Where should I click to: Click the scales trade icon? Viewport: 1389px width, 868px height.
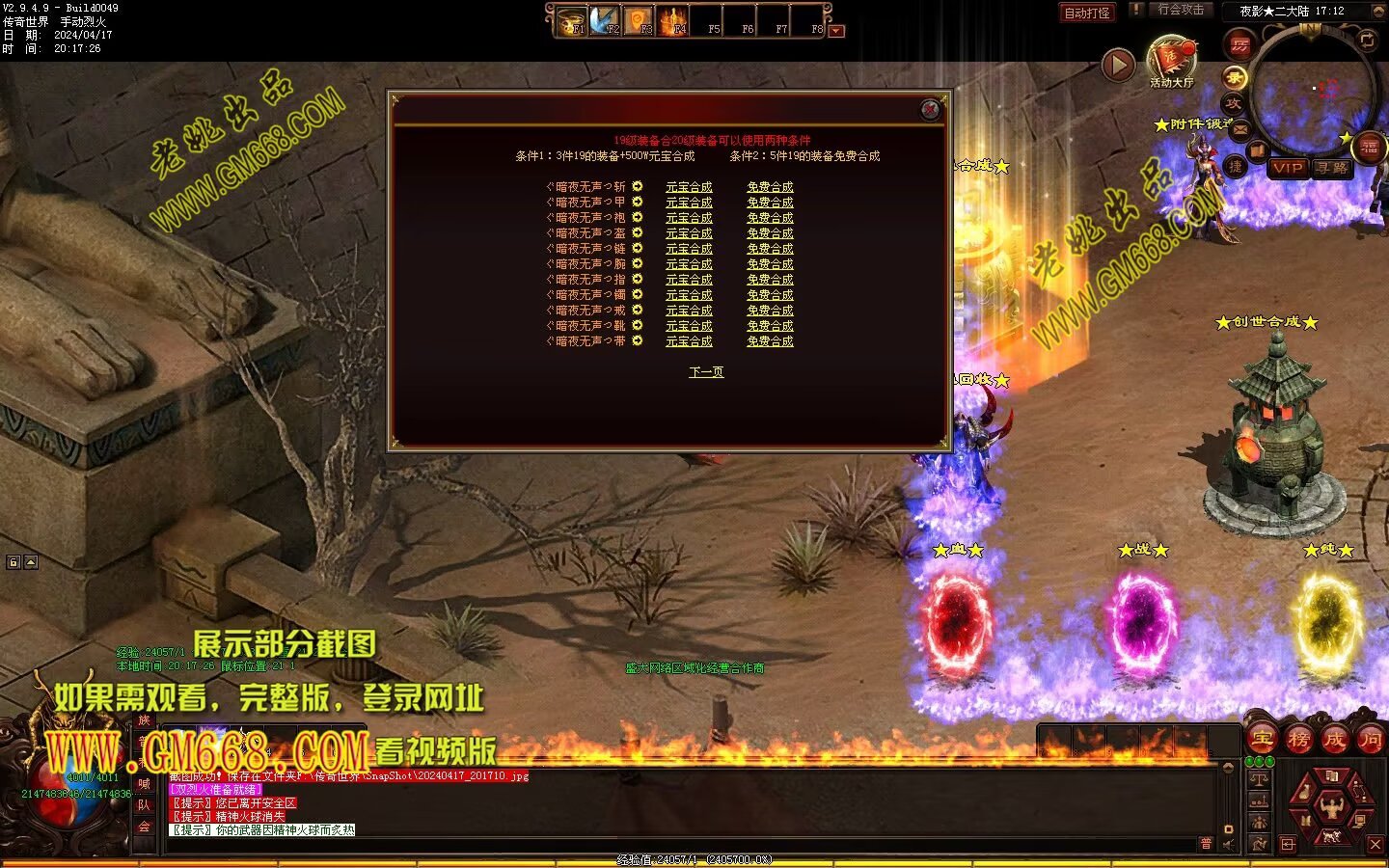(x=1260, y=779)
